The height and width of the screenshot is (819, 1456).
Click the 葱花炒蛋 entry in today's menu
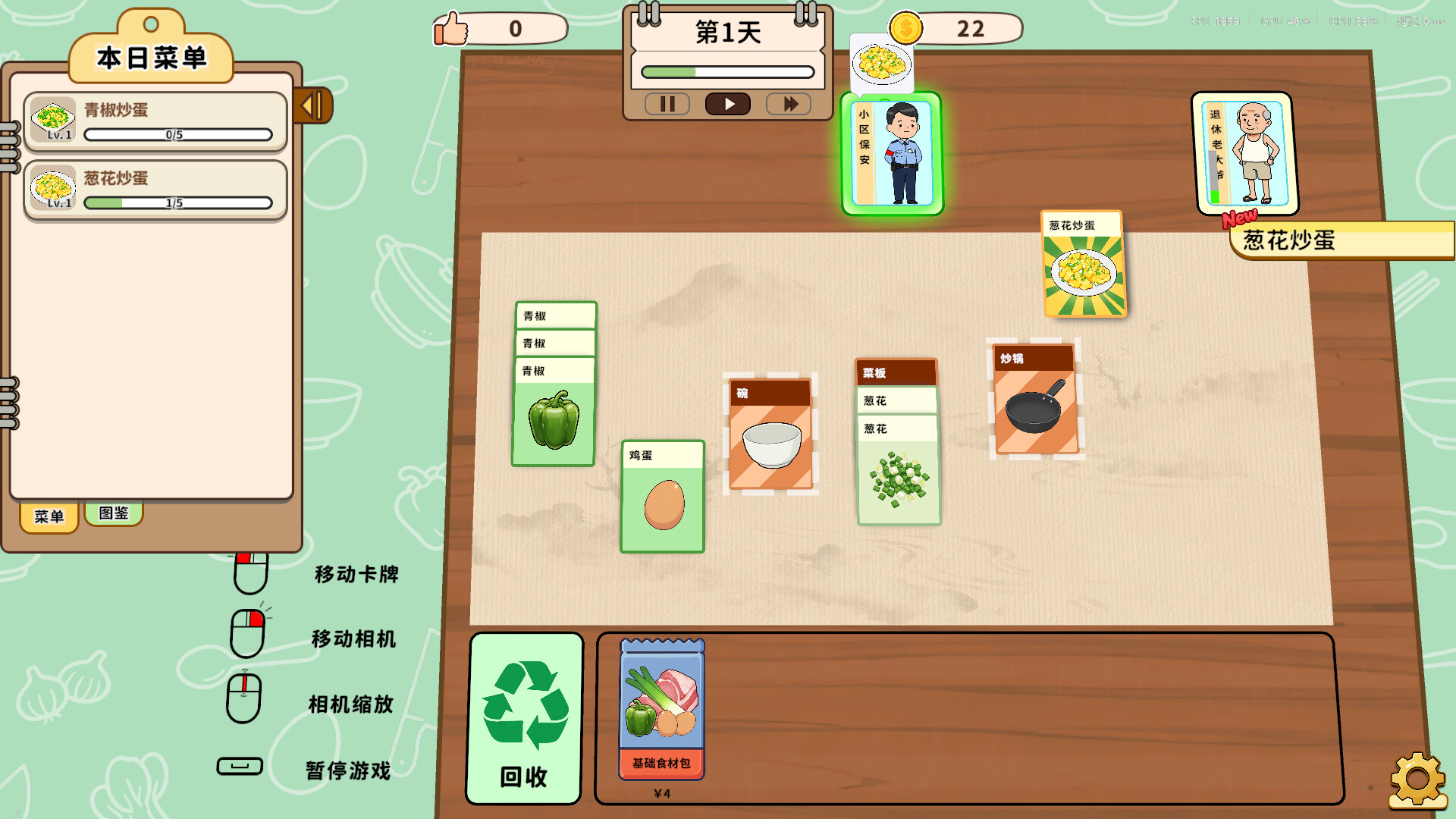[155, 189]
